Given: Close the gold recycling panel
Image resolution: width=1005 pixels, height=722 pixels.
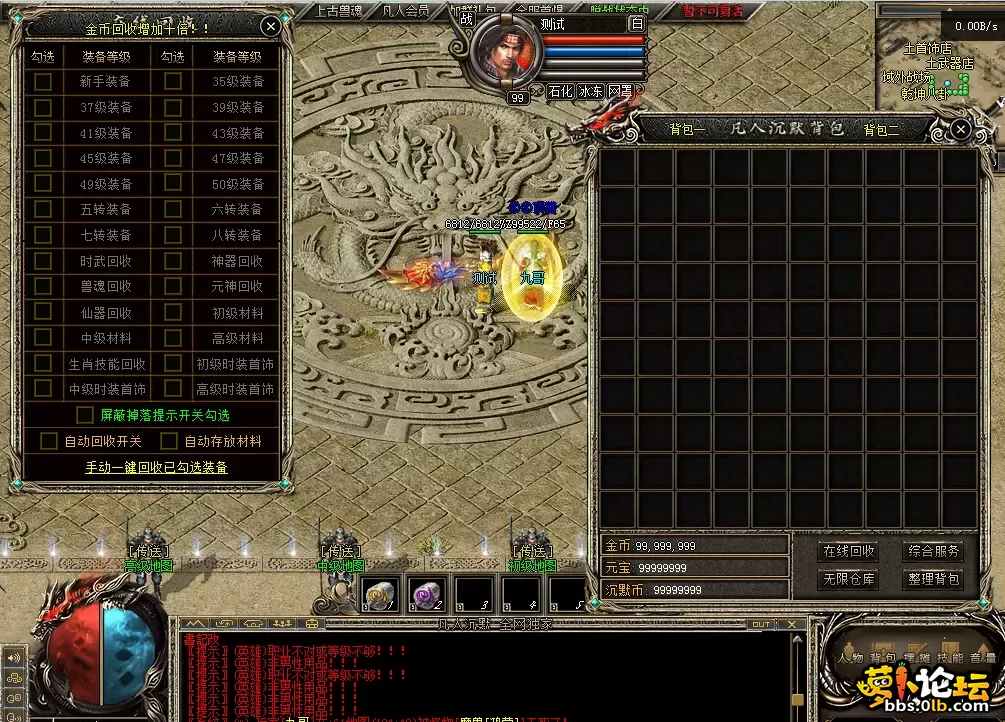Looking at the screenshot, I should tap(270, 27).
